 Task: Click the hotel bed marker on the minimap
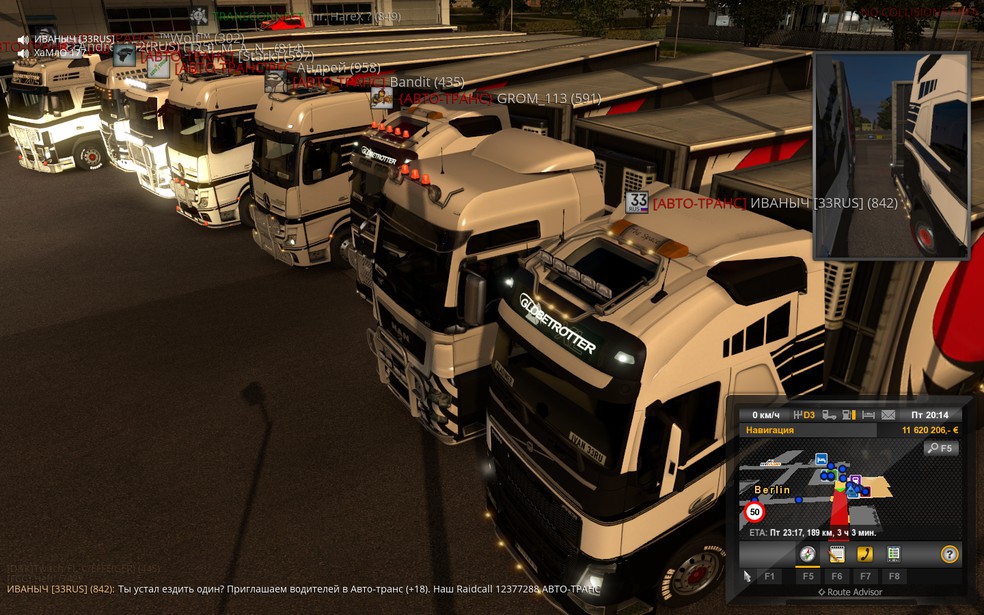pos(821,459)
